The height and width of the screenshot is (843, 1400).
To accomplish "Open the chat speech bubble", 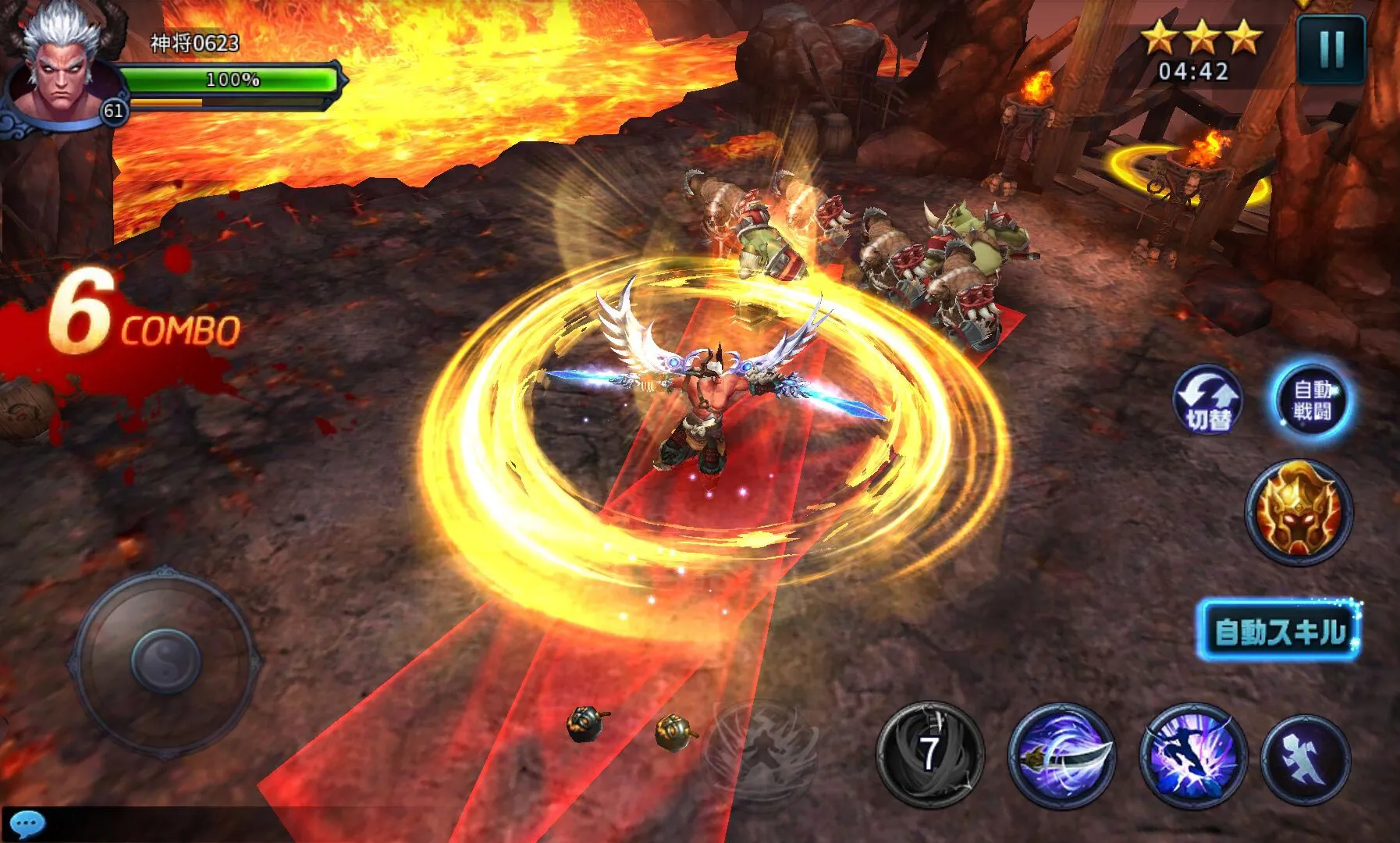I will pyautogui.click(x=28, y=824).
